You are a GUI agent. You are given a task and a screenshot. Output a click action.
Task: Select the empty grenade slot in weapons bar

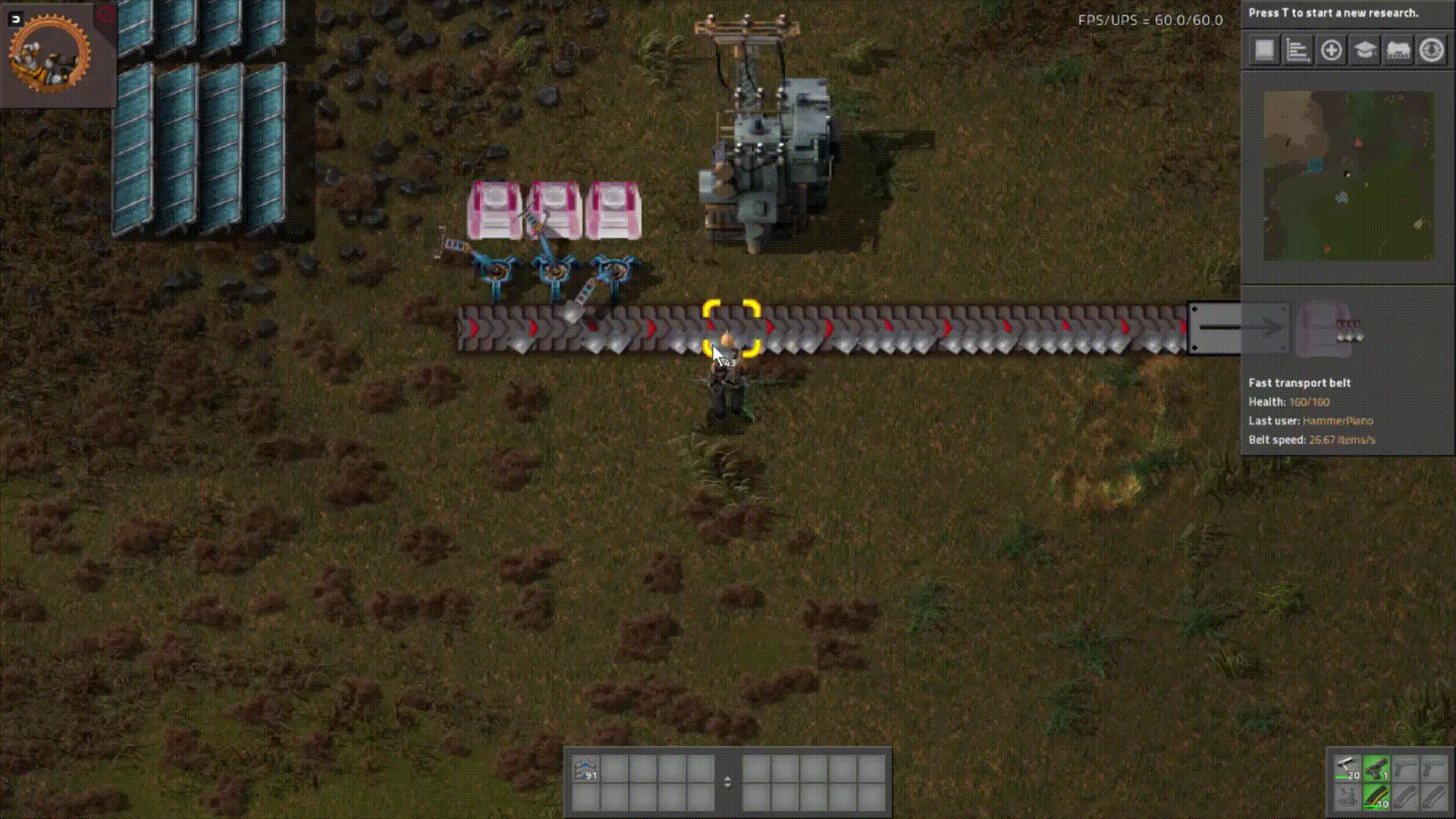tap(1347, 798)
